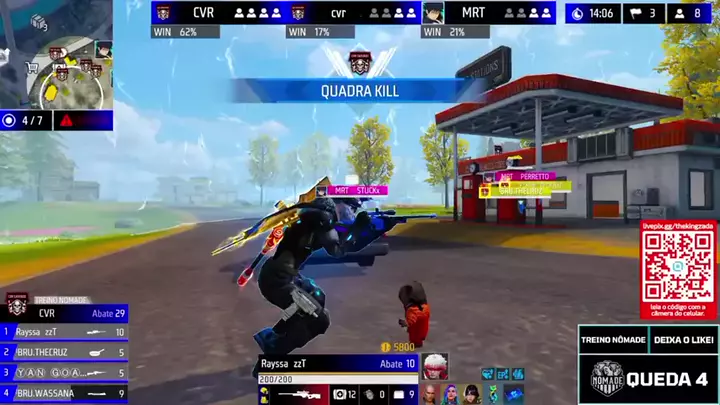
Task: Pick BRU.WASSANA from the team list
Action: click(64, 393)
